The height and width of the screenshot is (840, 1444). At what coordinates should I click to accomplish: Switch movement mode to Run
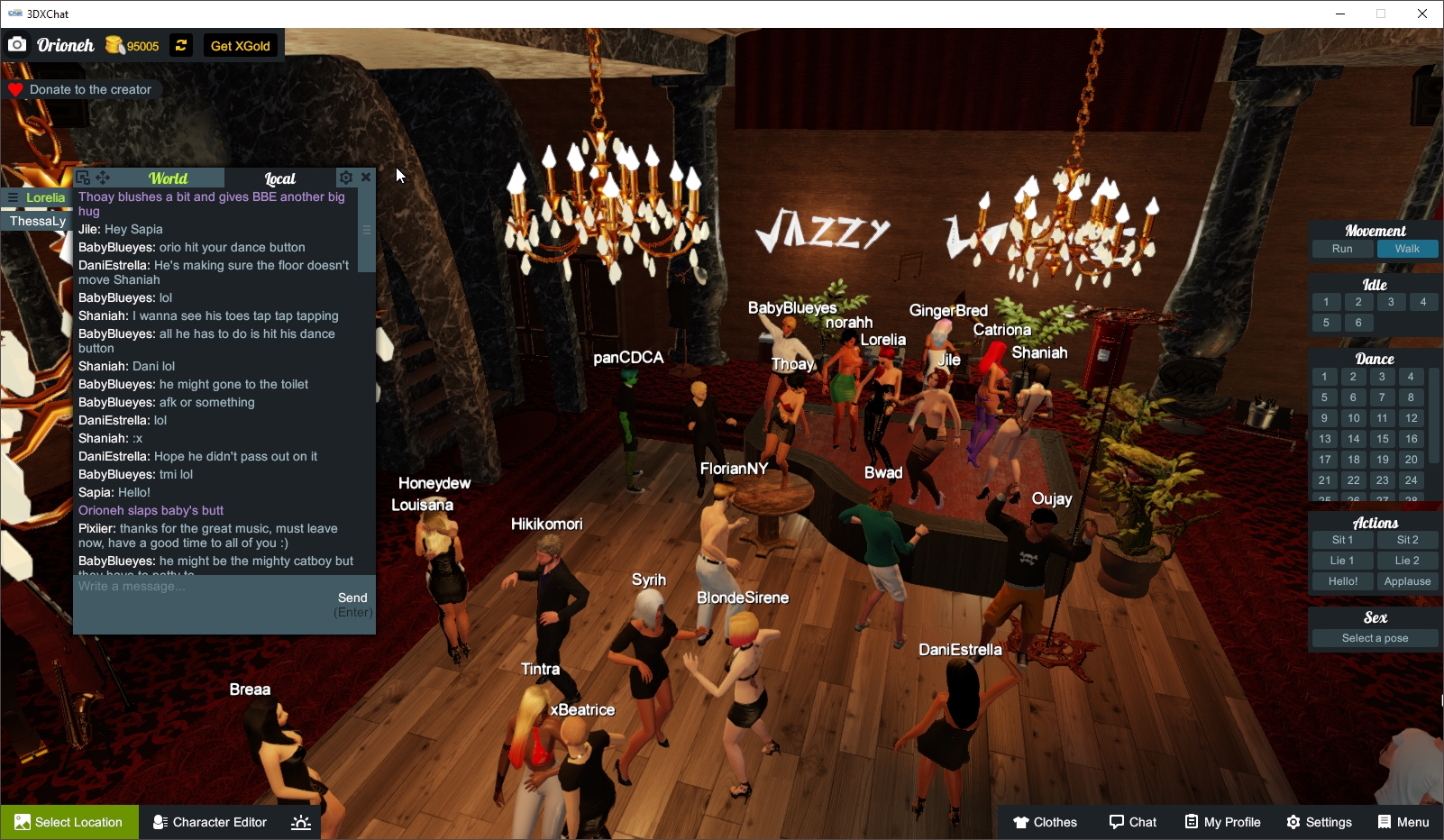click(x=1342, y=249)
